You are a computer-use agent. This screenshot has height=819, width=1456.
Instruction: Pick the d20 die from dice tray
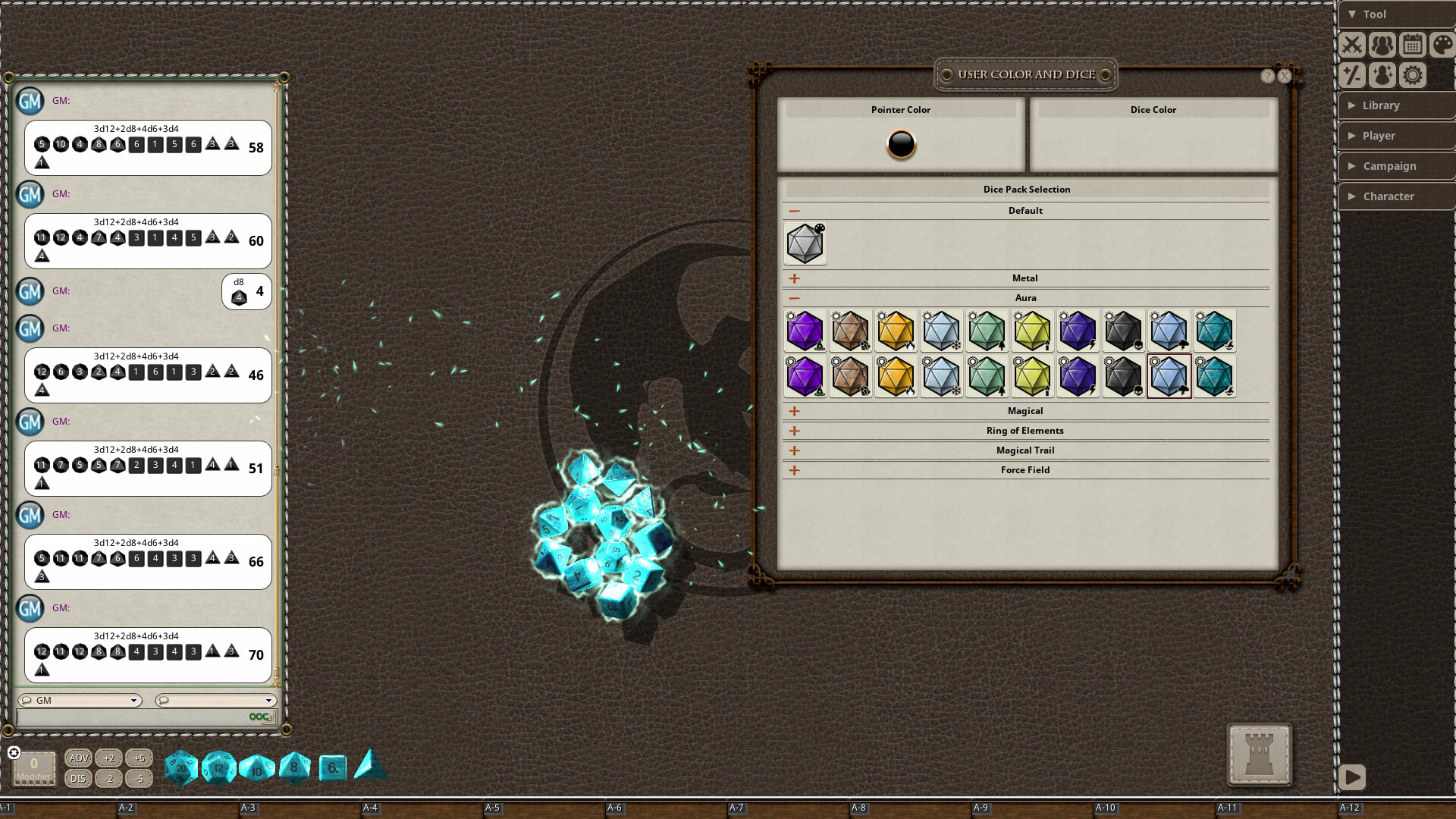point(181,767)
